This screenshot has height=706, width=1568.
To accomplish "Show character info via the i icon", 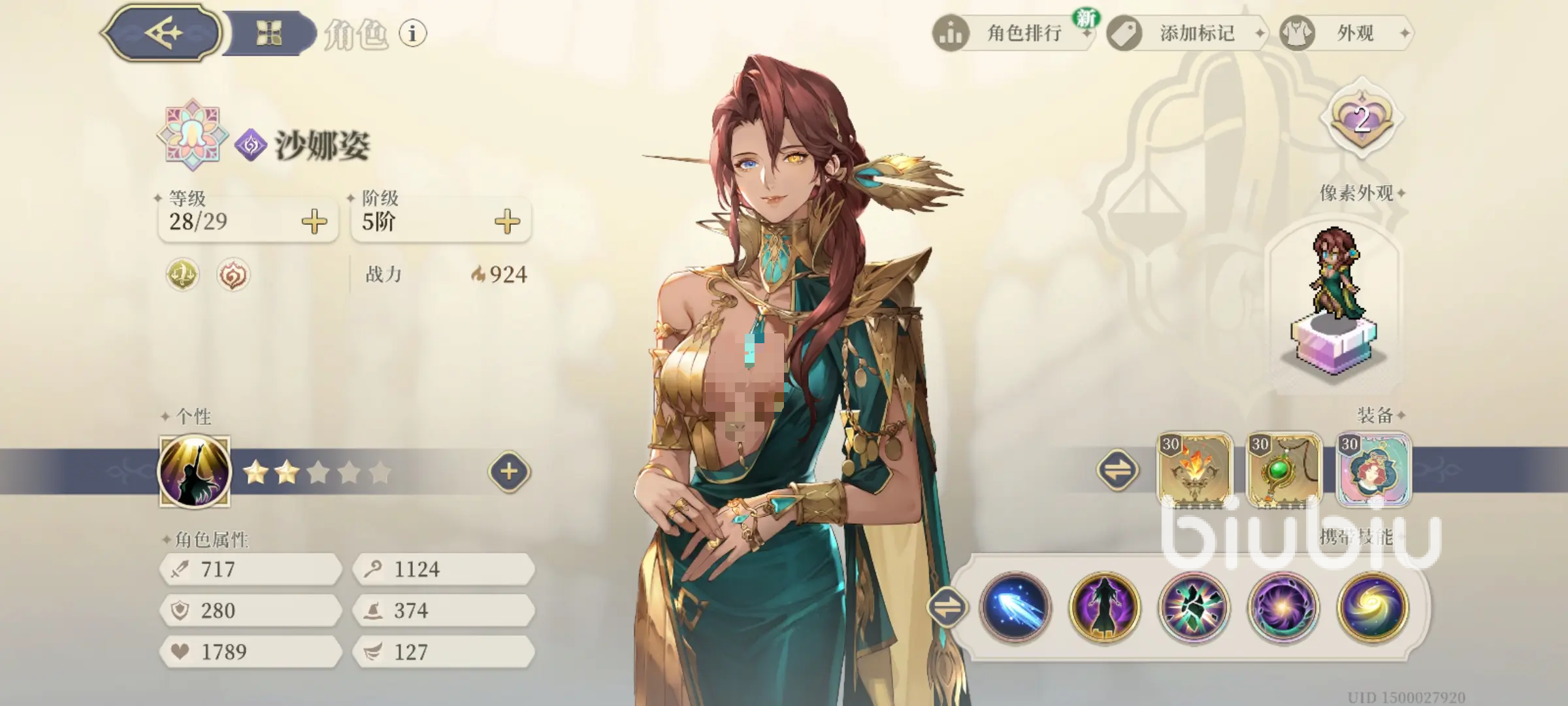I will [412, 33].
